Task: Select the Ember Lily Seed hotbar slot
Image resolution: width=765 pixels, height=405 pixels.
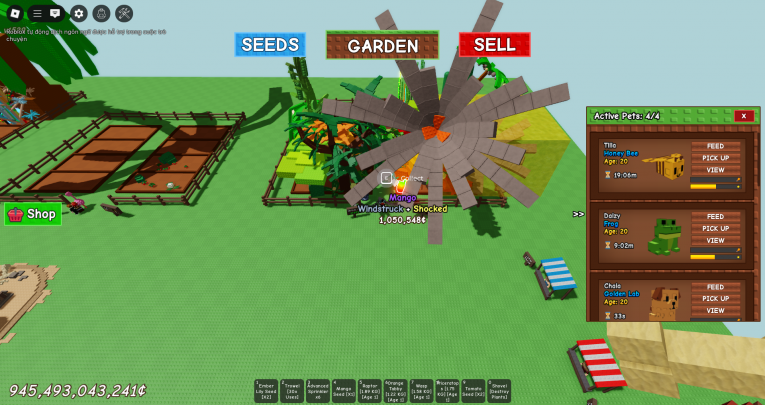Action: (x=266, y=390)
